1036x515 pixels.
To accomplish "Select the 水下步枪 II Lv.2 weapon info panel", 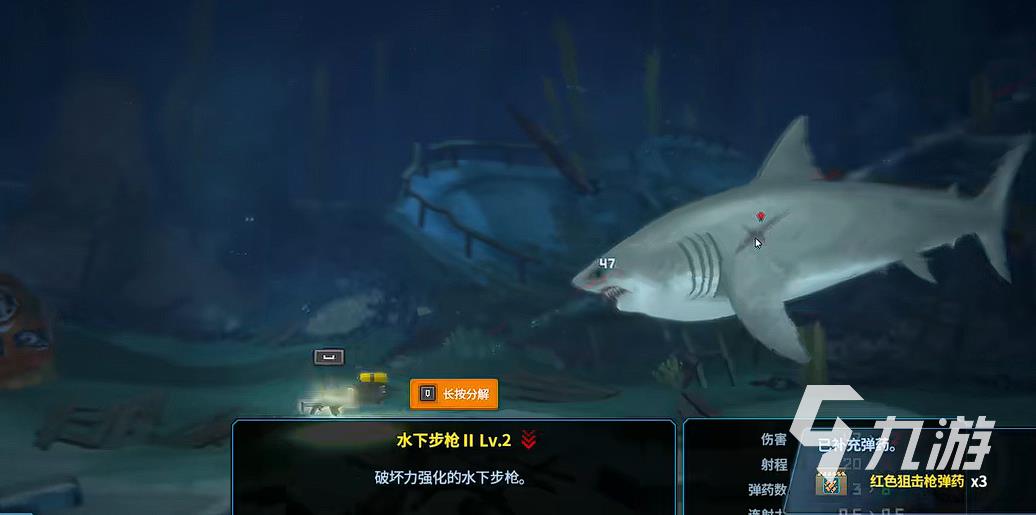I will coord(455,466).
